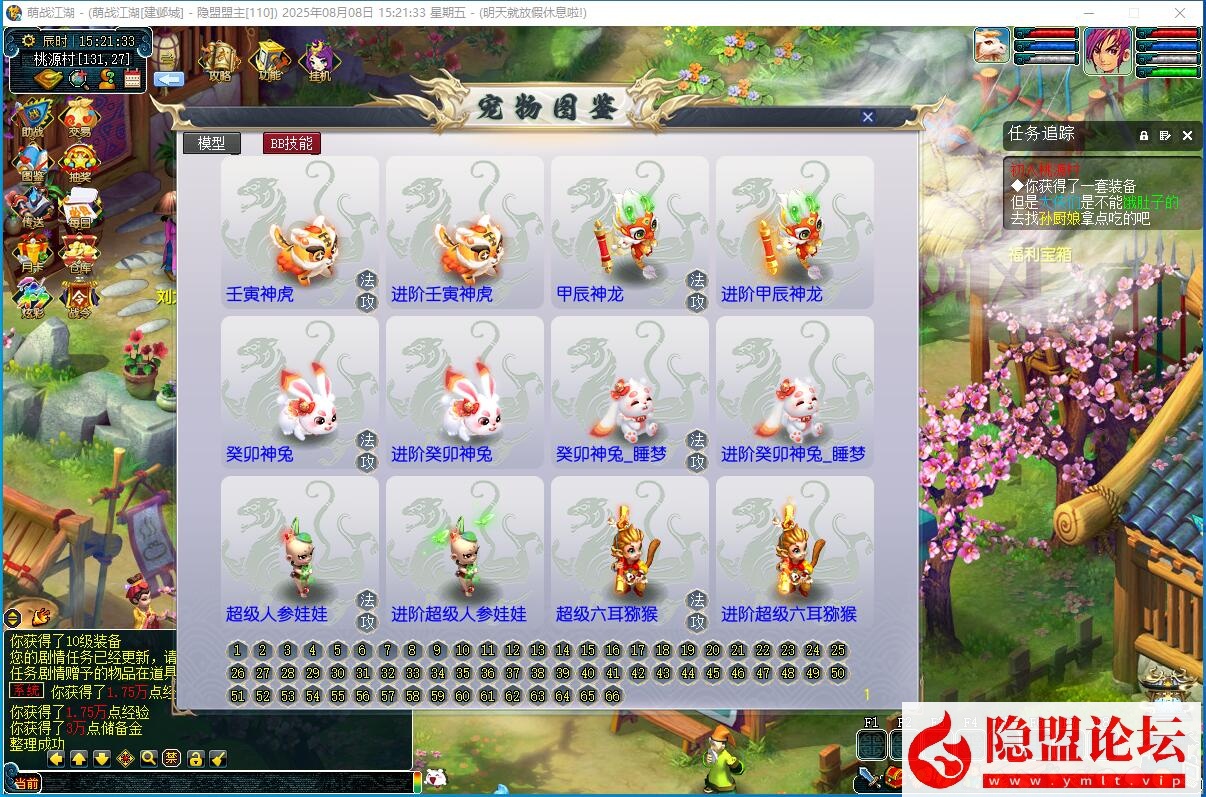Close the 宠物图鉴 pet encyclopedia window
Screen dimensions: 1206x797
point(868,117)
